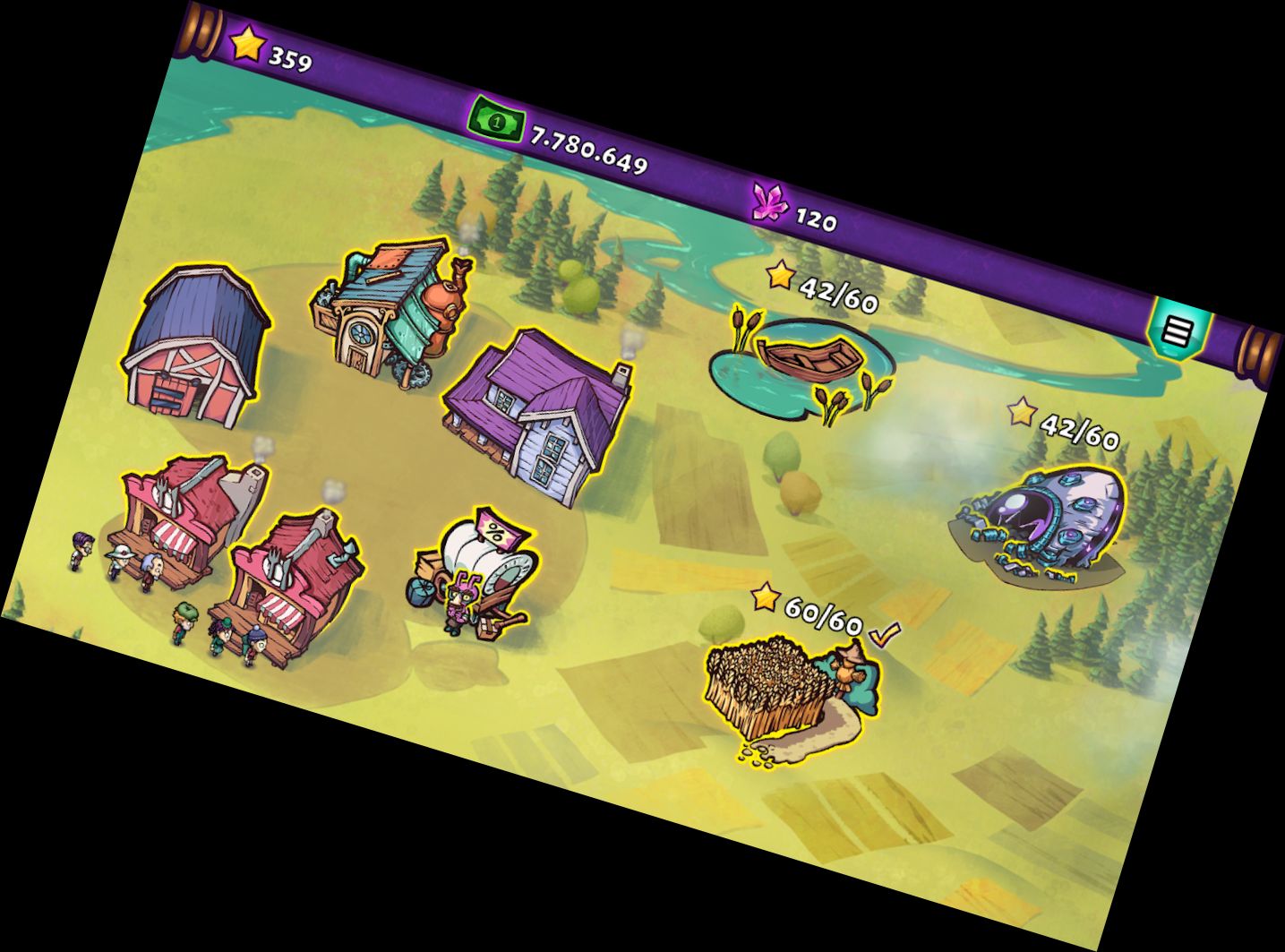The height and width of the screenshot is (952, 1285).
Task: Open the hamburger menu button
Action: [x=1178, y=331]
